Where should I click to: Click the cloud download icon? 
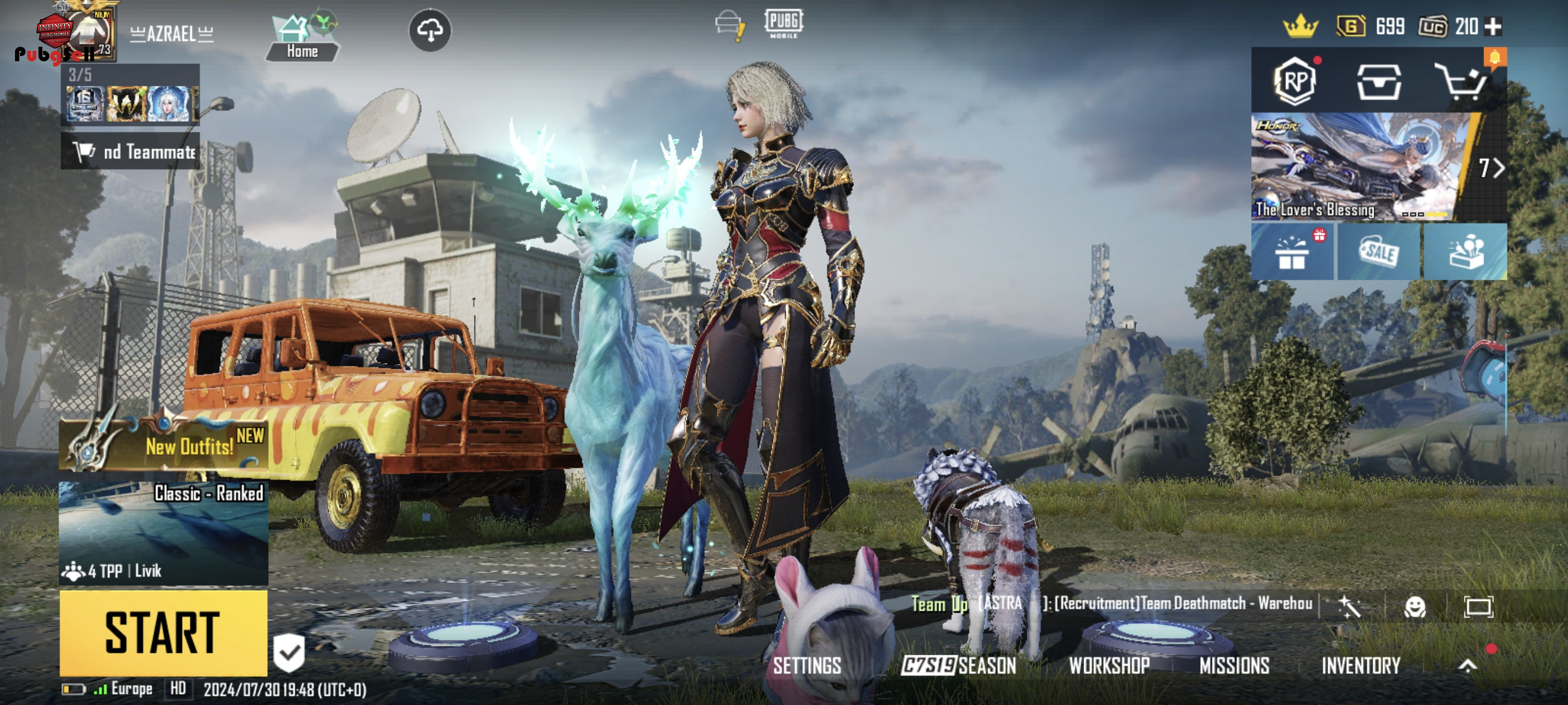430,31
